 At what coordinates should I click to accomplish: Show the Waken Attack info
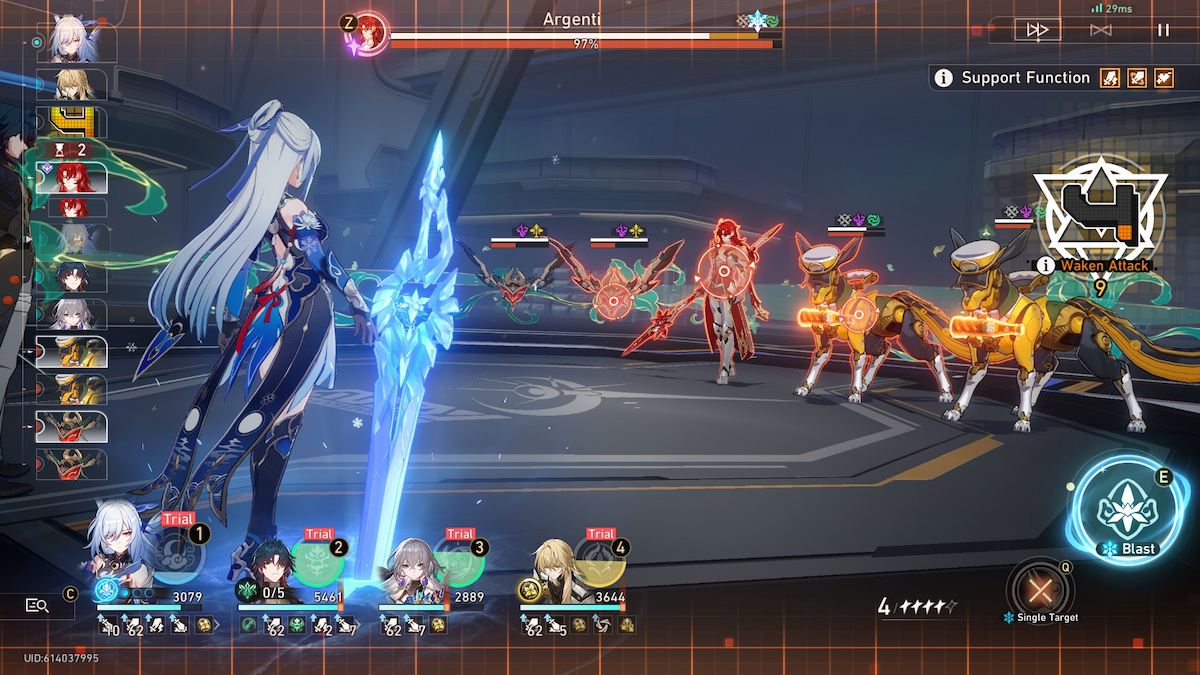[1046, 265]
